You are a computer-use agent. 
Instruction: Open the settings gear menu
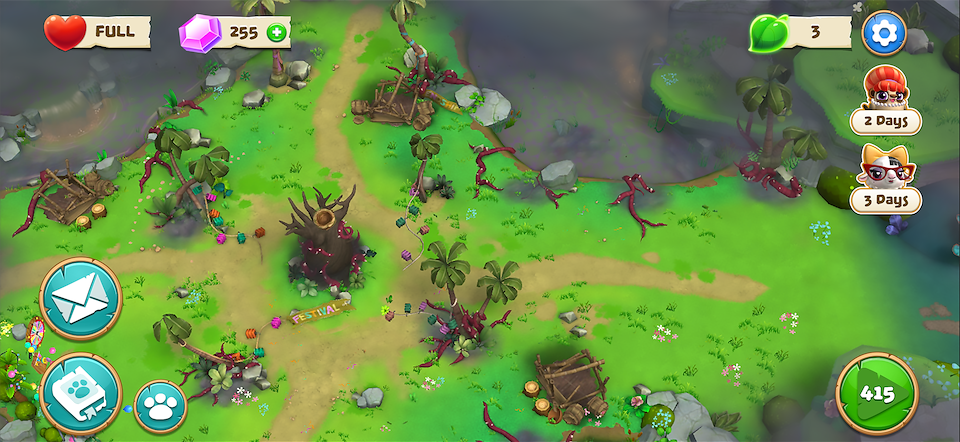[883, 33]
